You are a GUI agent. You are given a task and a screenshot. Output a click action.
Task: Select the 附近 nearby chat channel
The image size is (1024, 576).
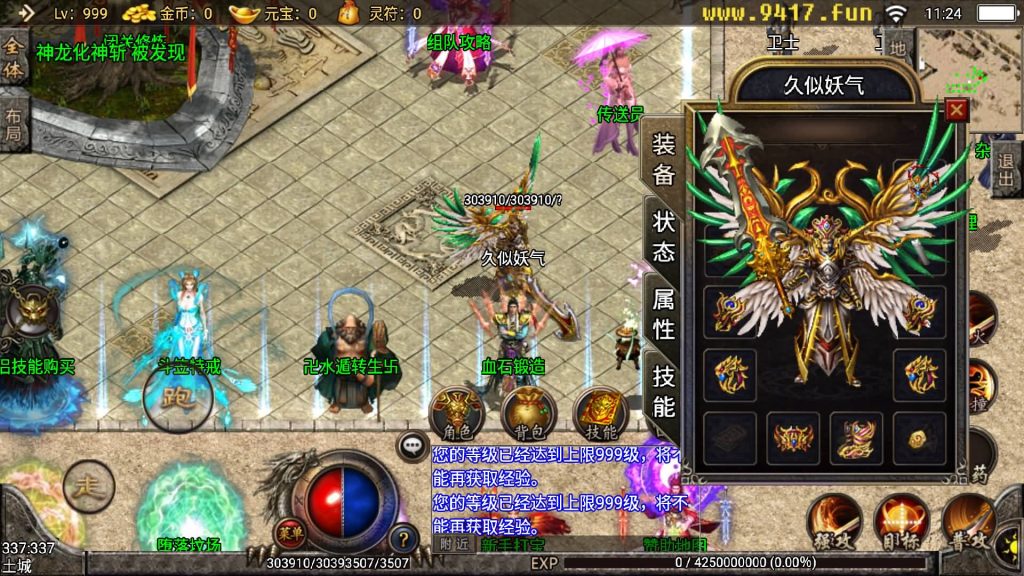pos(454,544)
